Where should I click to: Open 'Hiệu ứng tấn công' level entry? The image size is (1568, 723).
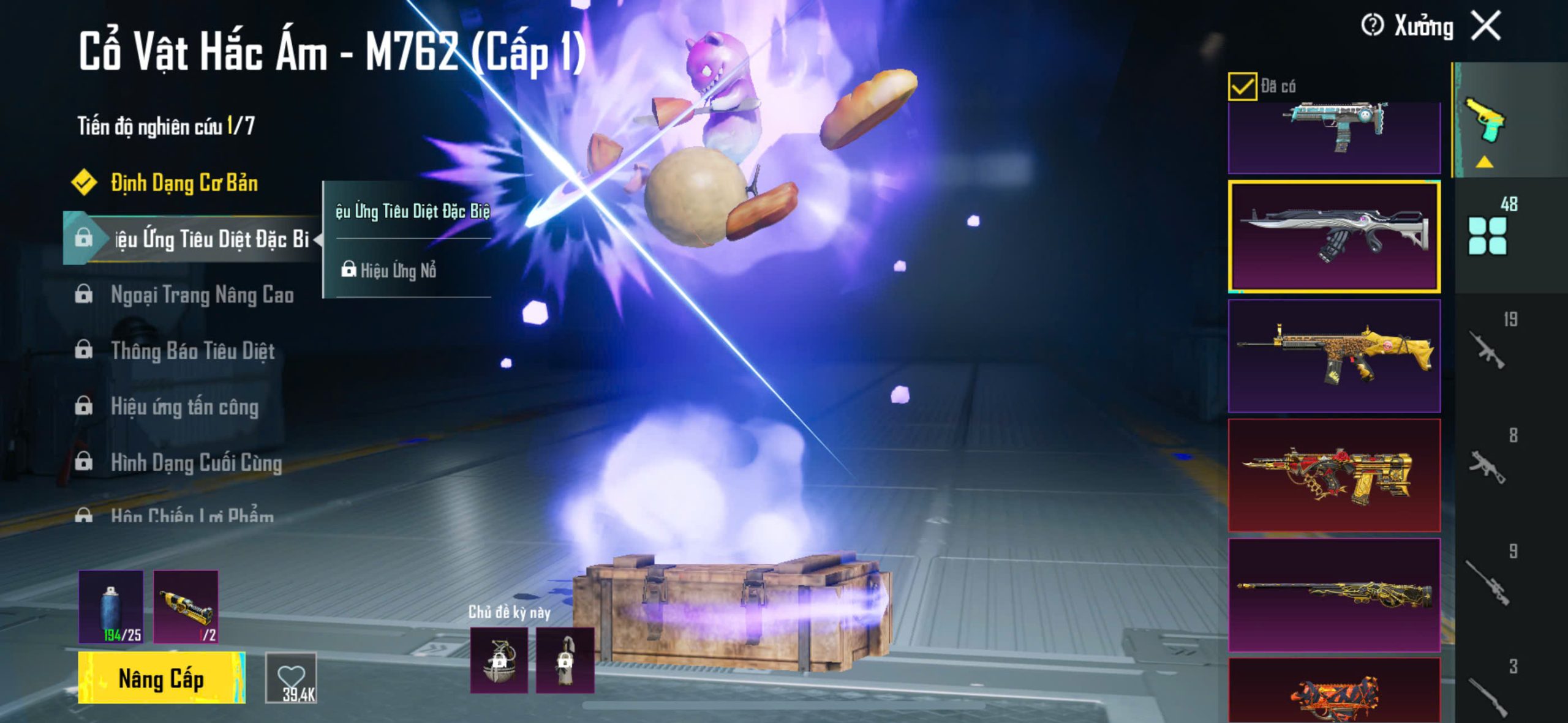tap(184, 407)
